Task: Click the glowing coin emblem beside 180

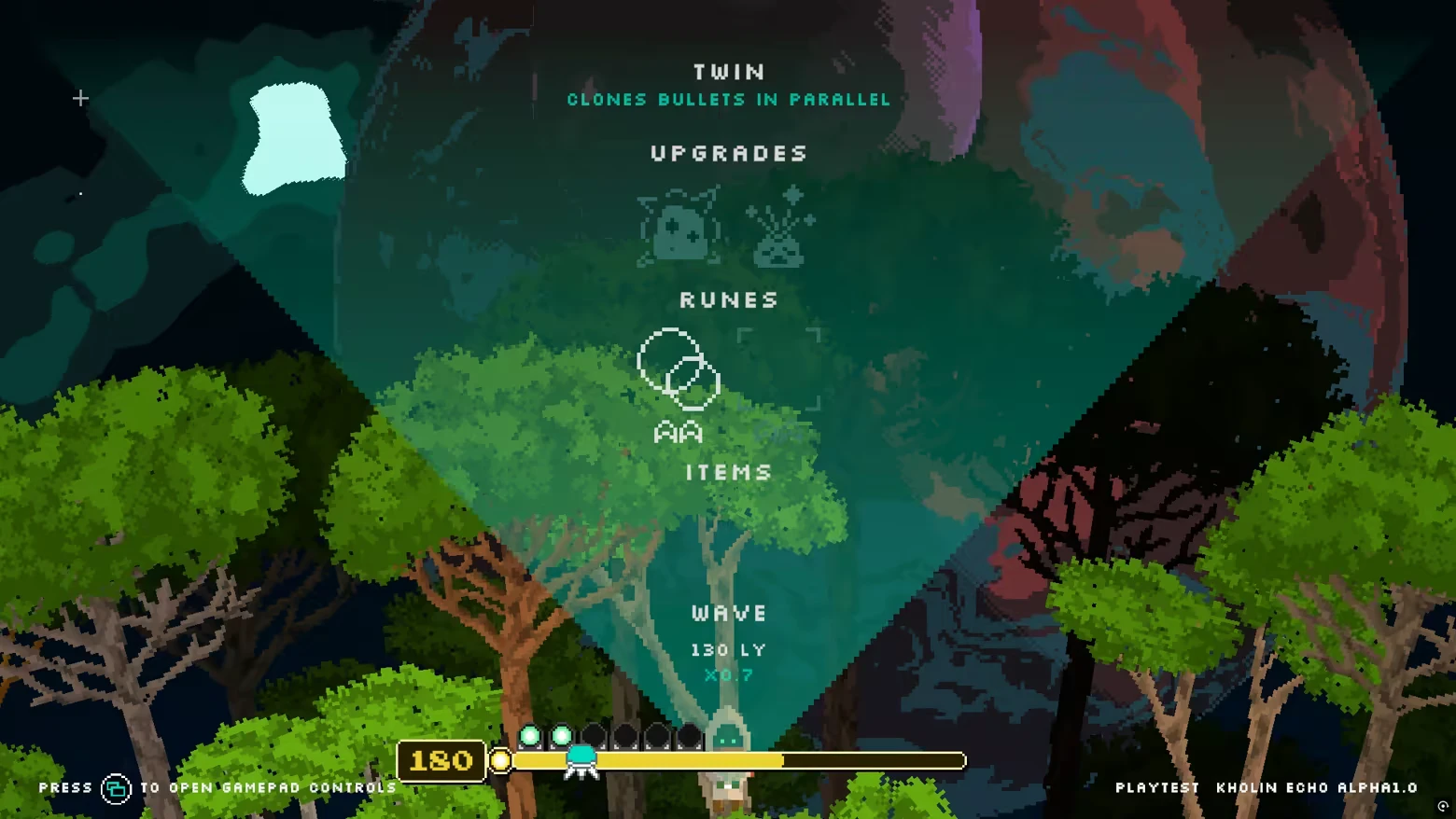Action: click(500, 761)
